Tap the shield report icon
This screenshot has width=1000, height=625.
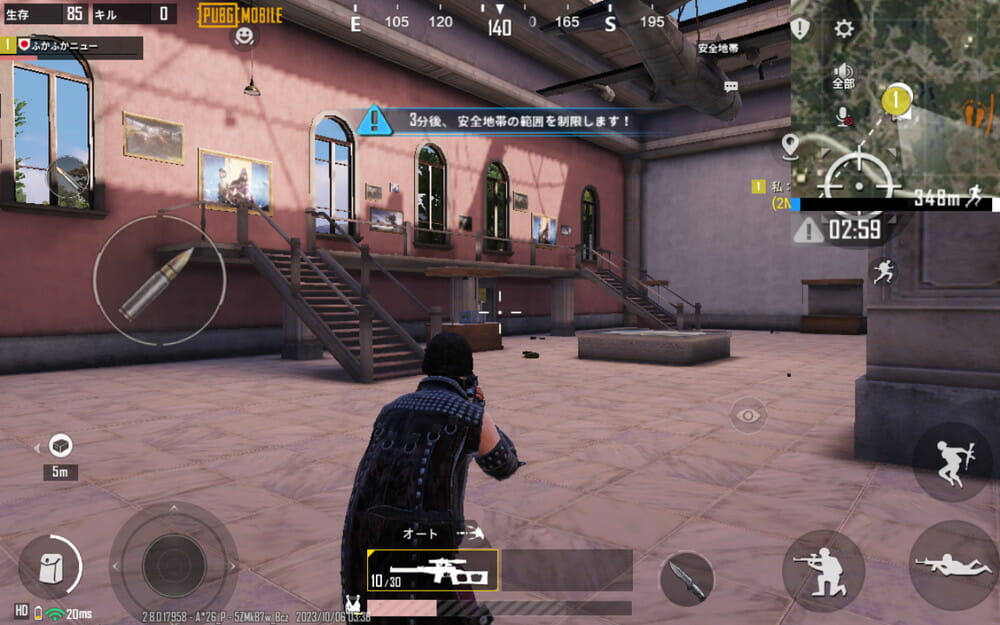800,28
